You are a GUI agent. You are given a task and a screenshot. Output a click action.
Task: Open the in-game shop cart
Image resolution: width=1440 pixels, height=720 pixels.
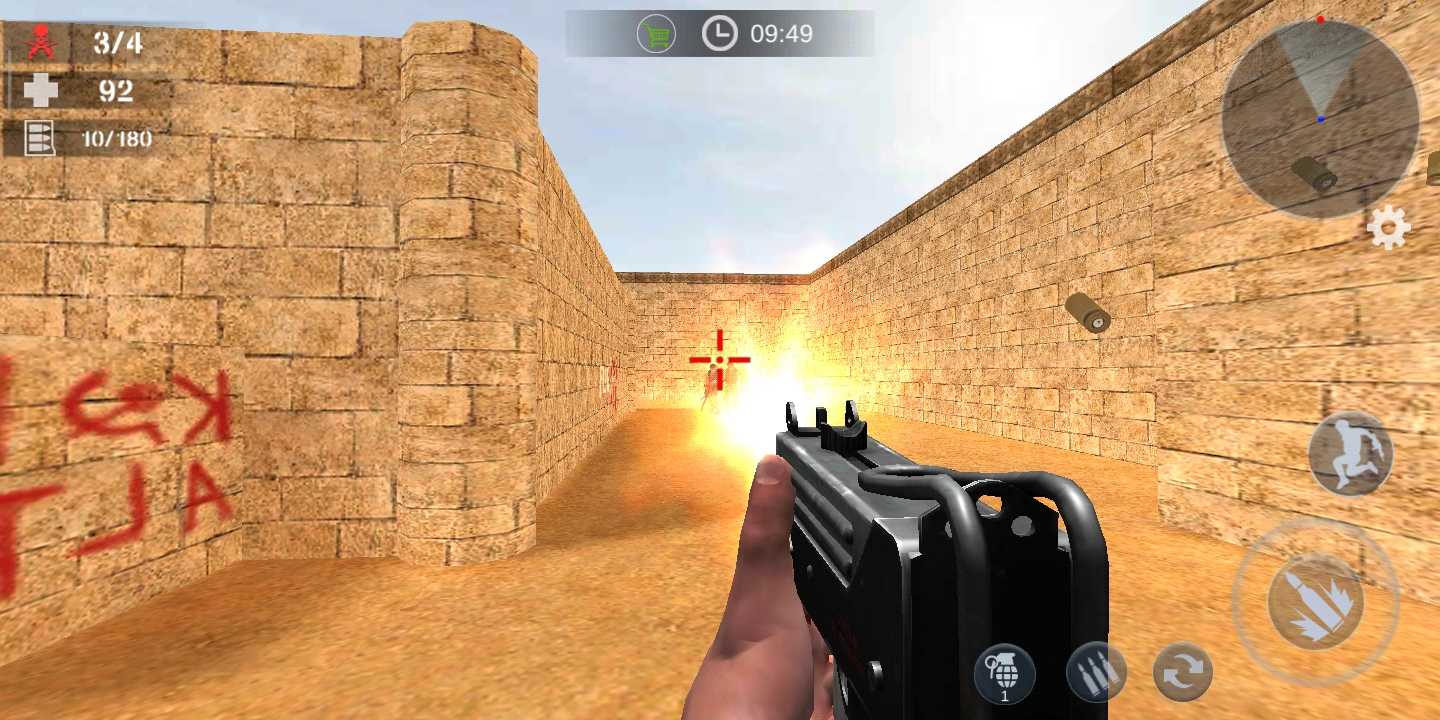(655, 32)
